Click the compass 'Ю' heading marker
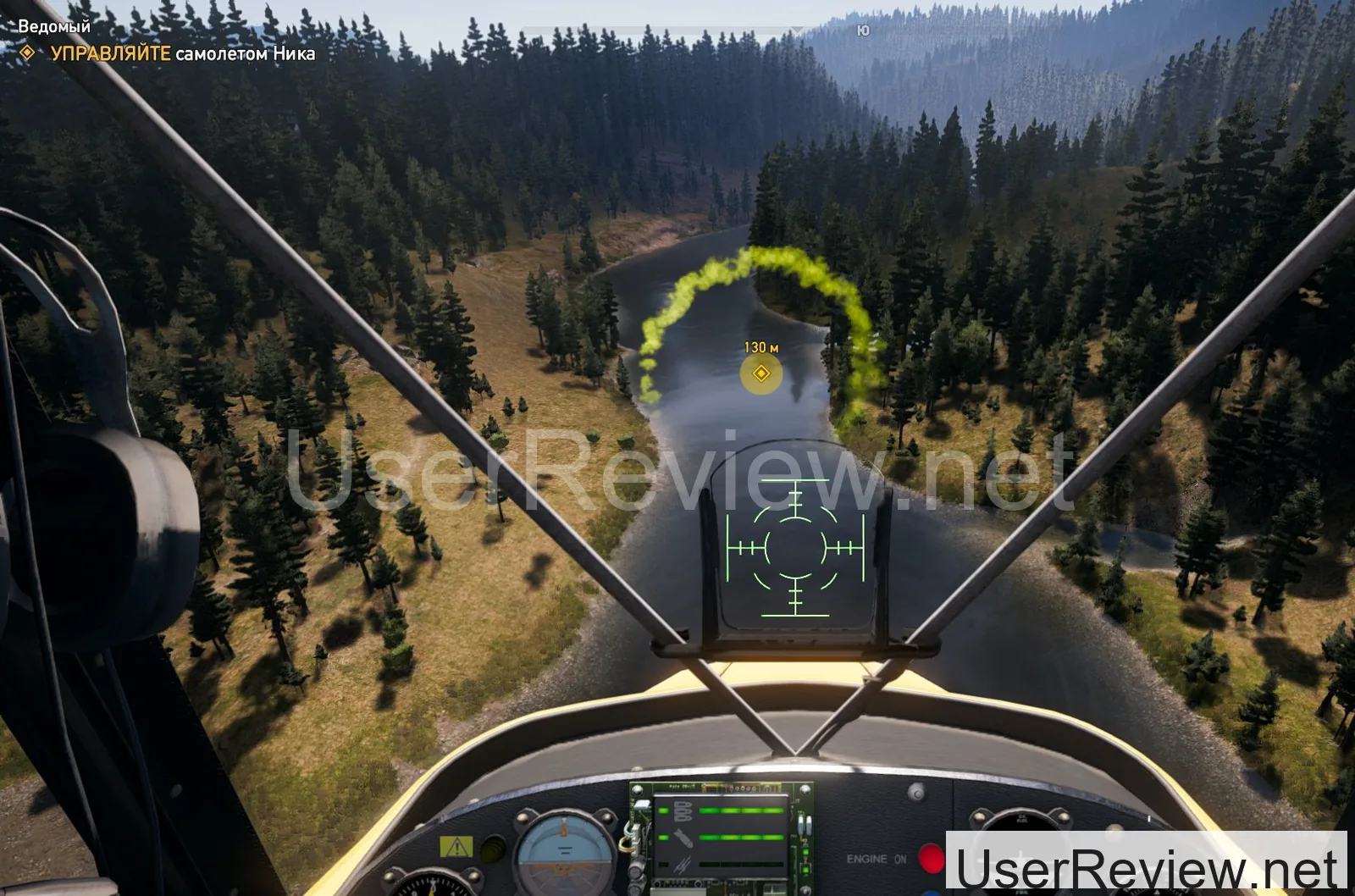This screenshot has width=1355, height=896. click(x=863, y=31)
